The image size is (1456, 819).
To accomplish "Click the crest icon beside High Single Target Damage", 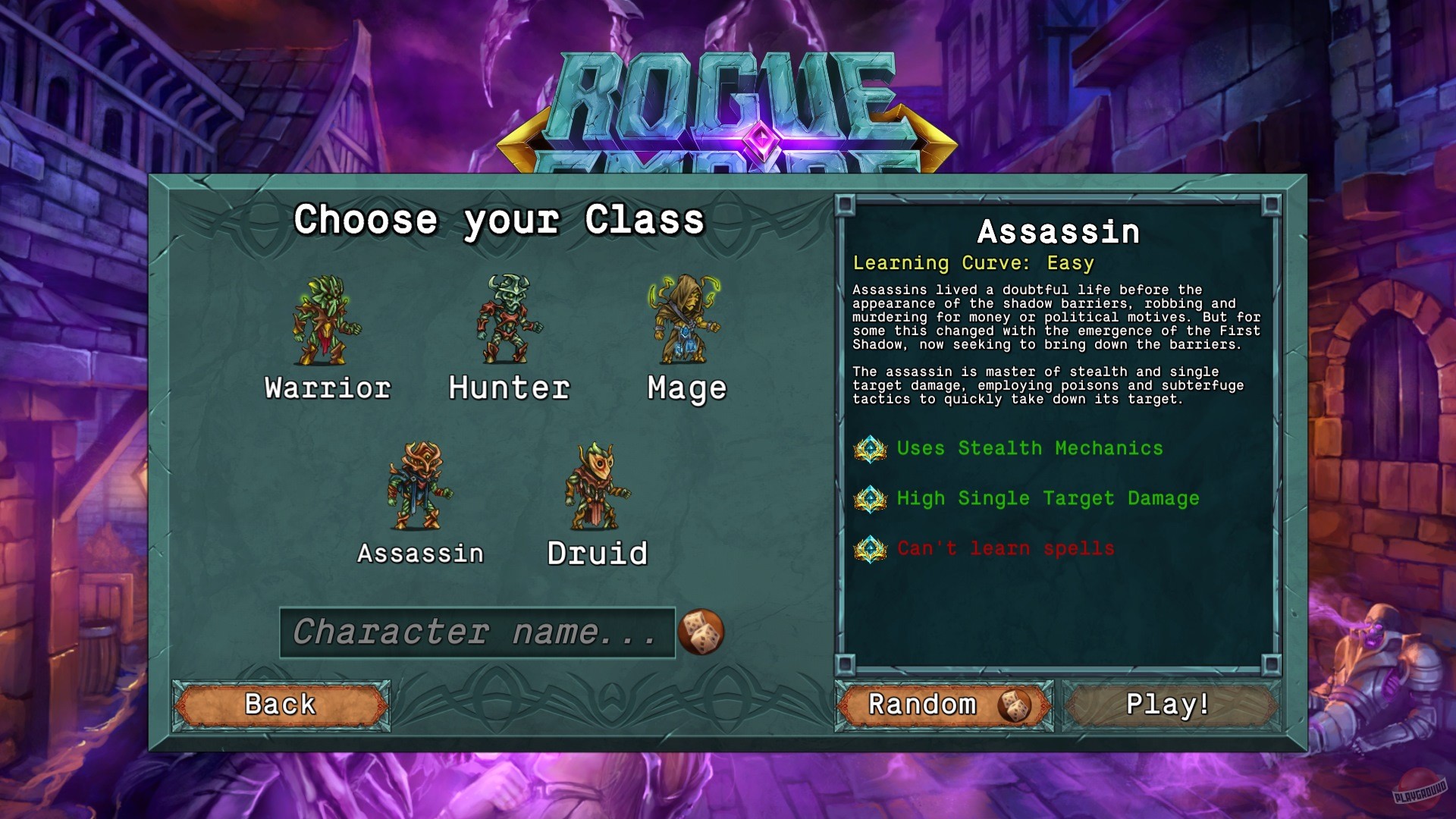I will (871, 498).
